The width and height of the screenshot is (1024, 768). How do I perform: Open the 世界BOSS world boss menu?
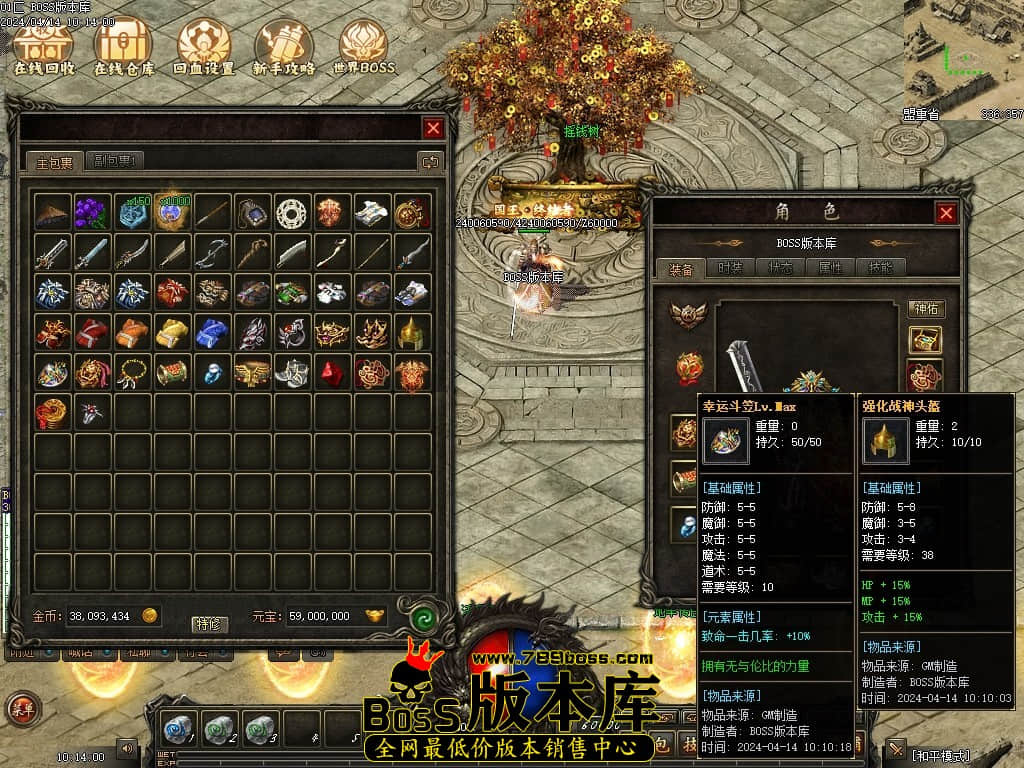(x=363, y=46)
